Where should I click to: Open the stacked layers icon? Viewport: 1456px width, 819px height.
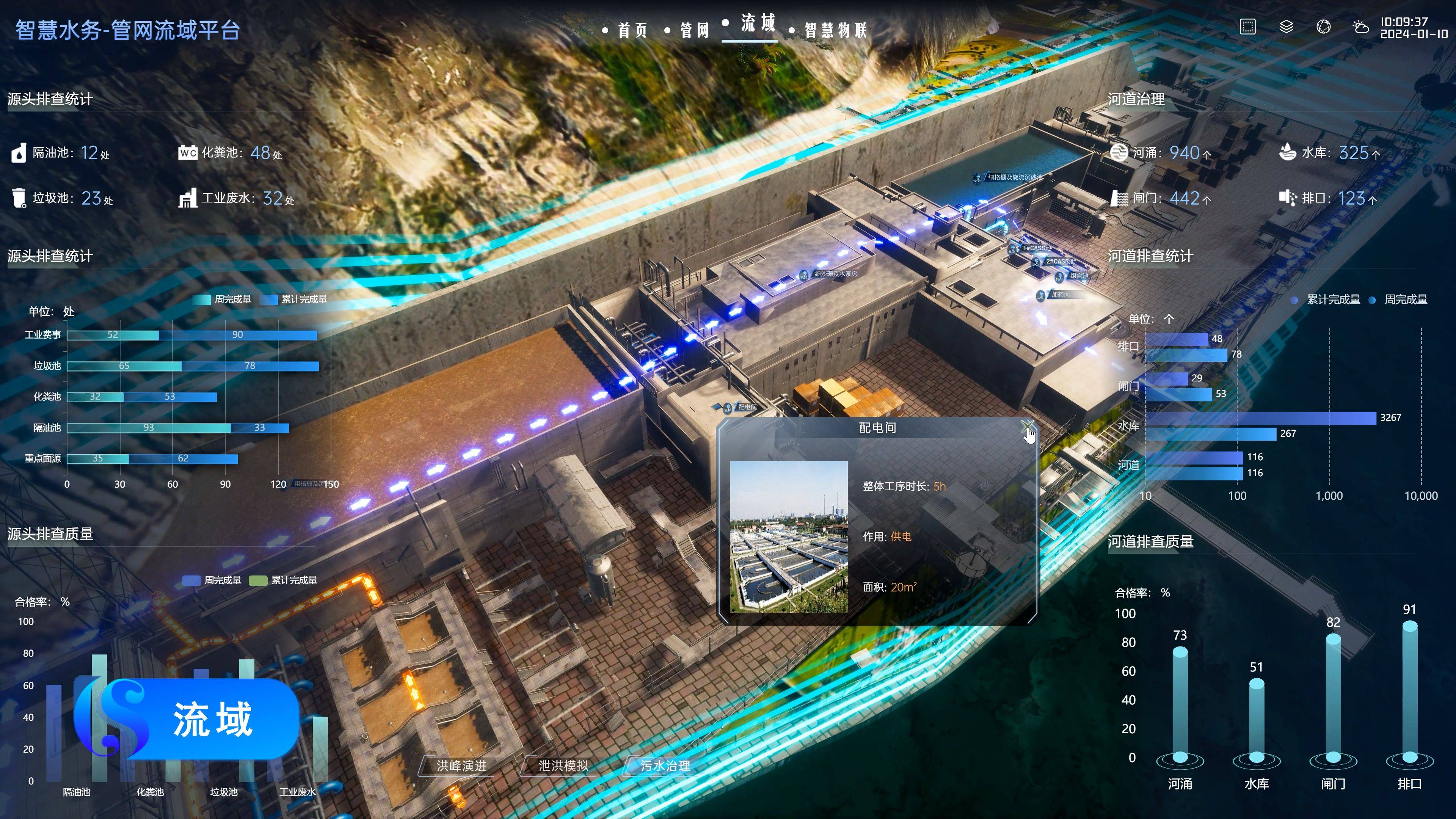(1286, 27)
